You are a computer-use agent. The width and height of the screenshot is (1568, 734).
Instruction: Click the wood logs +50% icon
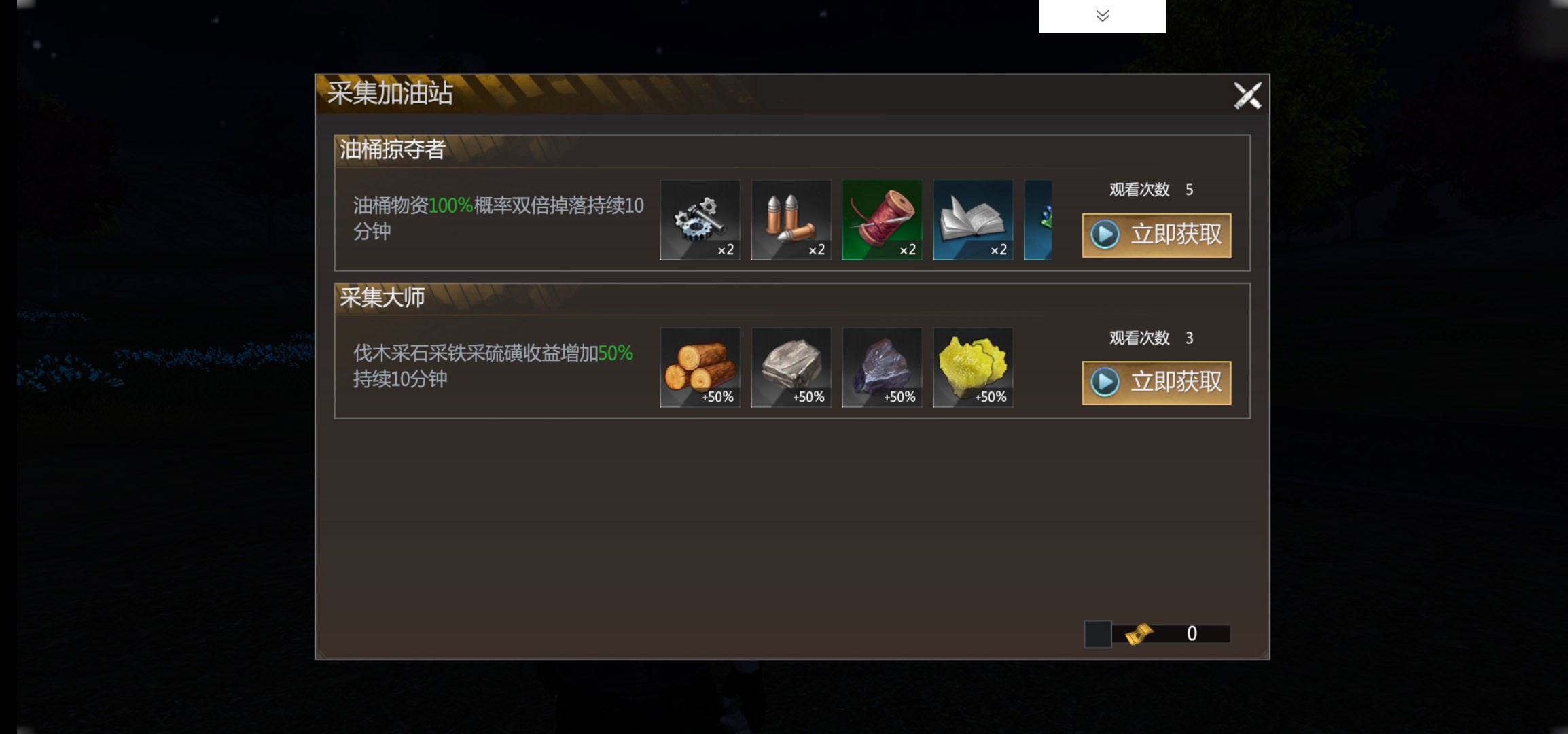tap(700, 368)
